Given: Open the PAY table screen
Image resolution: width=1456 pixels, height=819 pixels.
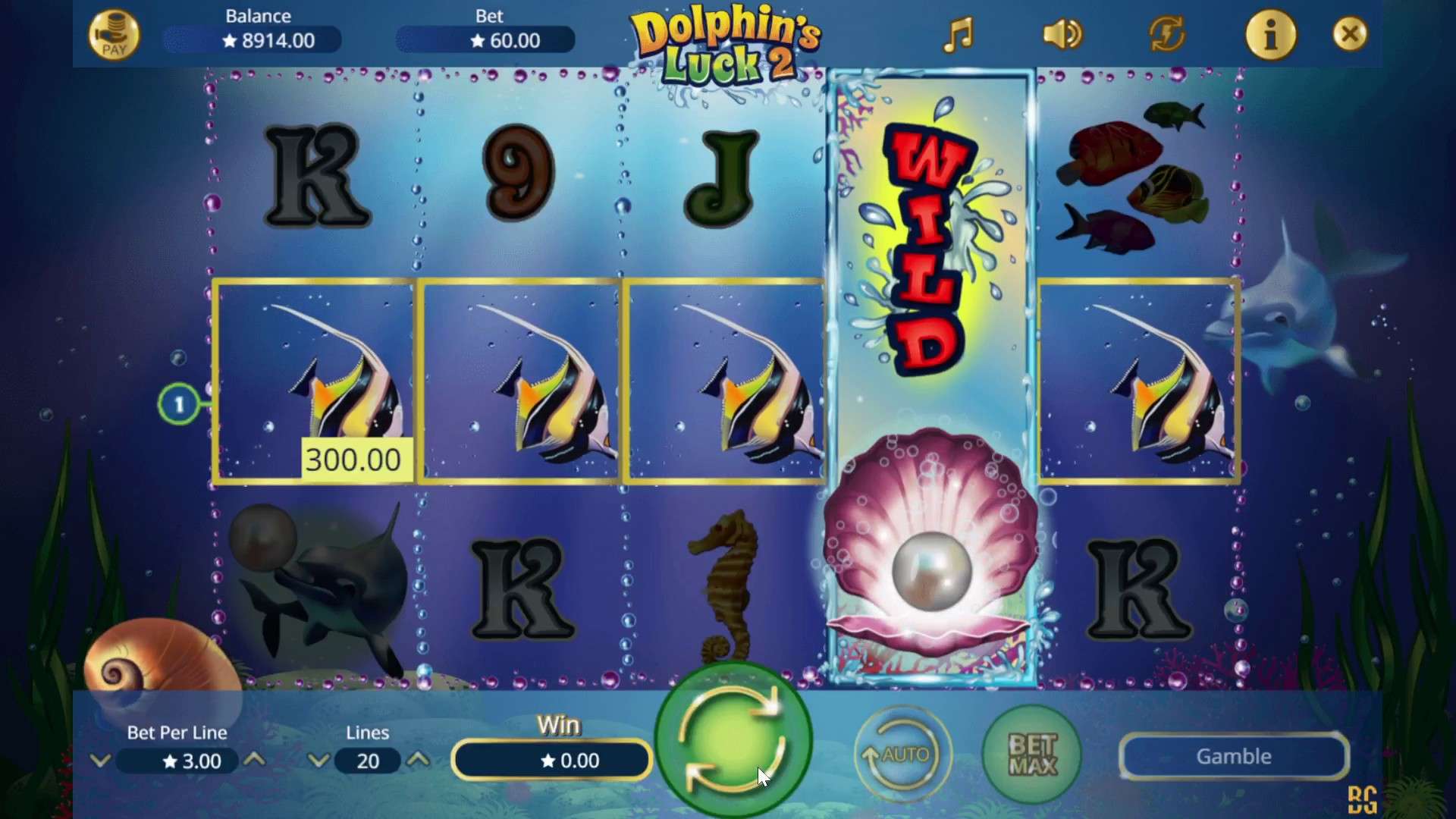Looking at the screenshot, I should tap(115, 34).
